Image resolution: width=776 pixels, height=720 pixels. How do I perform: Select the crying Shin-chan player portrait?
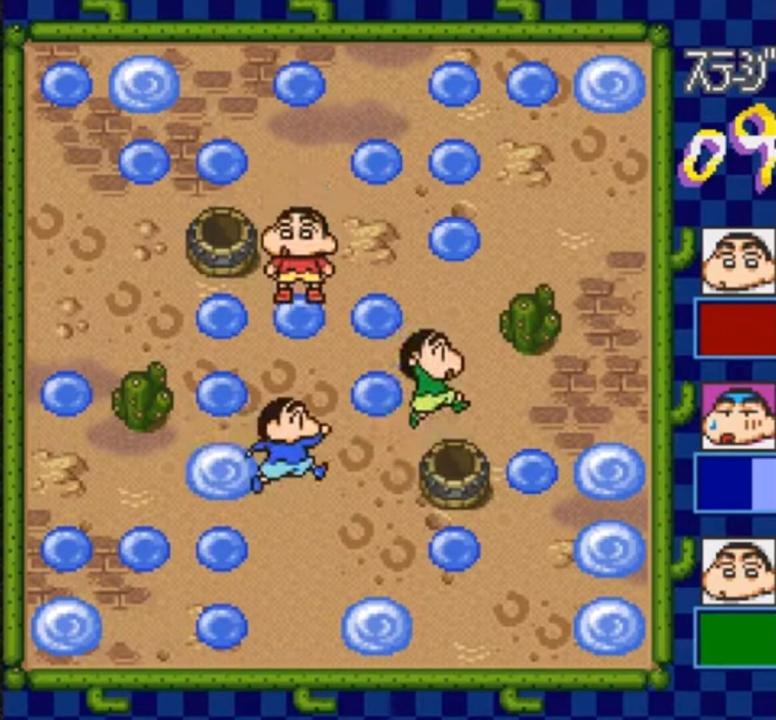(738, 416)
